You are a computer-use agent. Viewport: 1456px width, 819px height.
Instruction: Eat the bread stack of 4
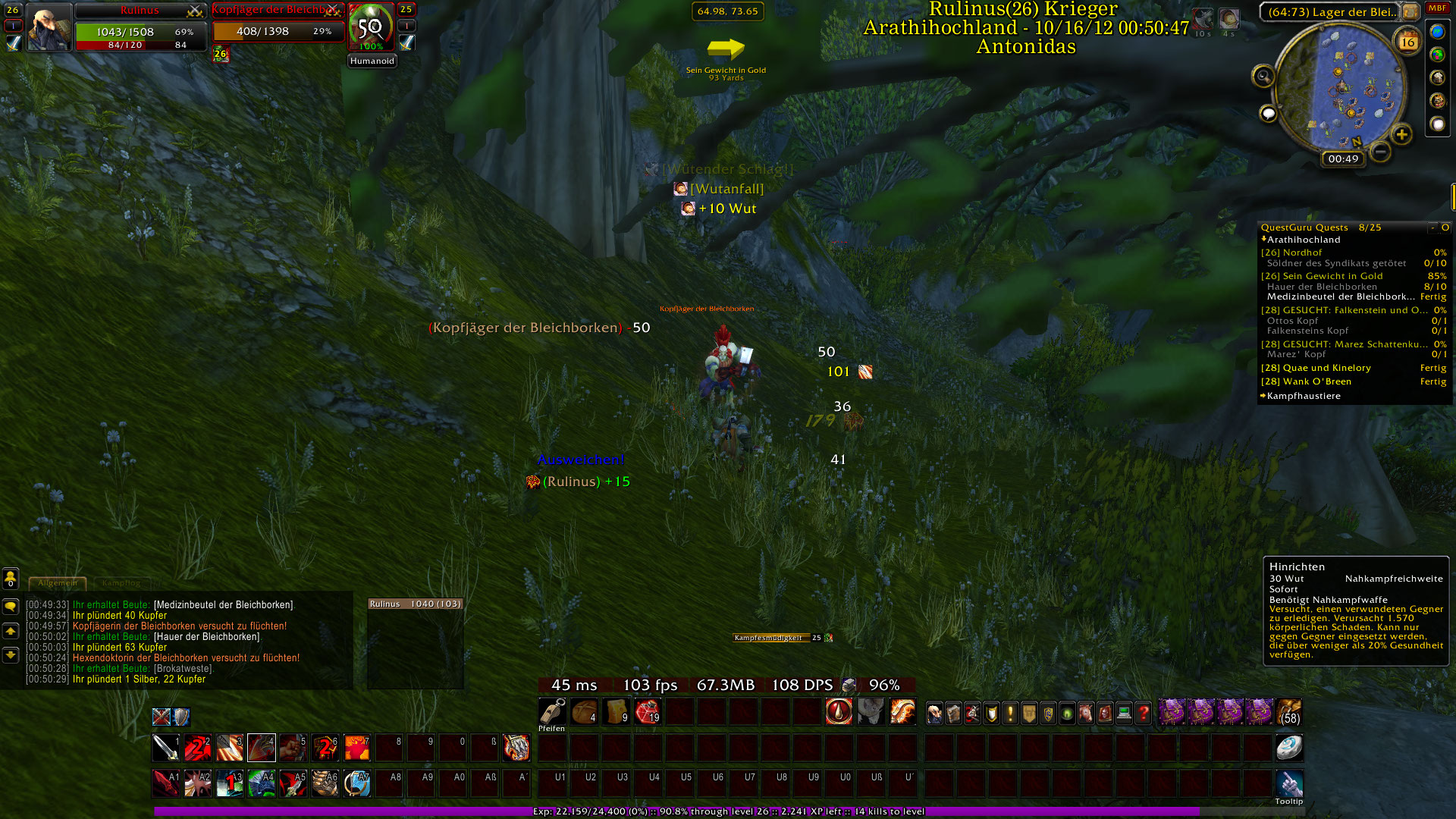[584, 712]
